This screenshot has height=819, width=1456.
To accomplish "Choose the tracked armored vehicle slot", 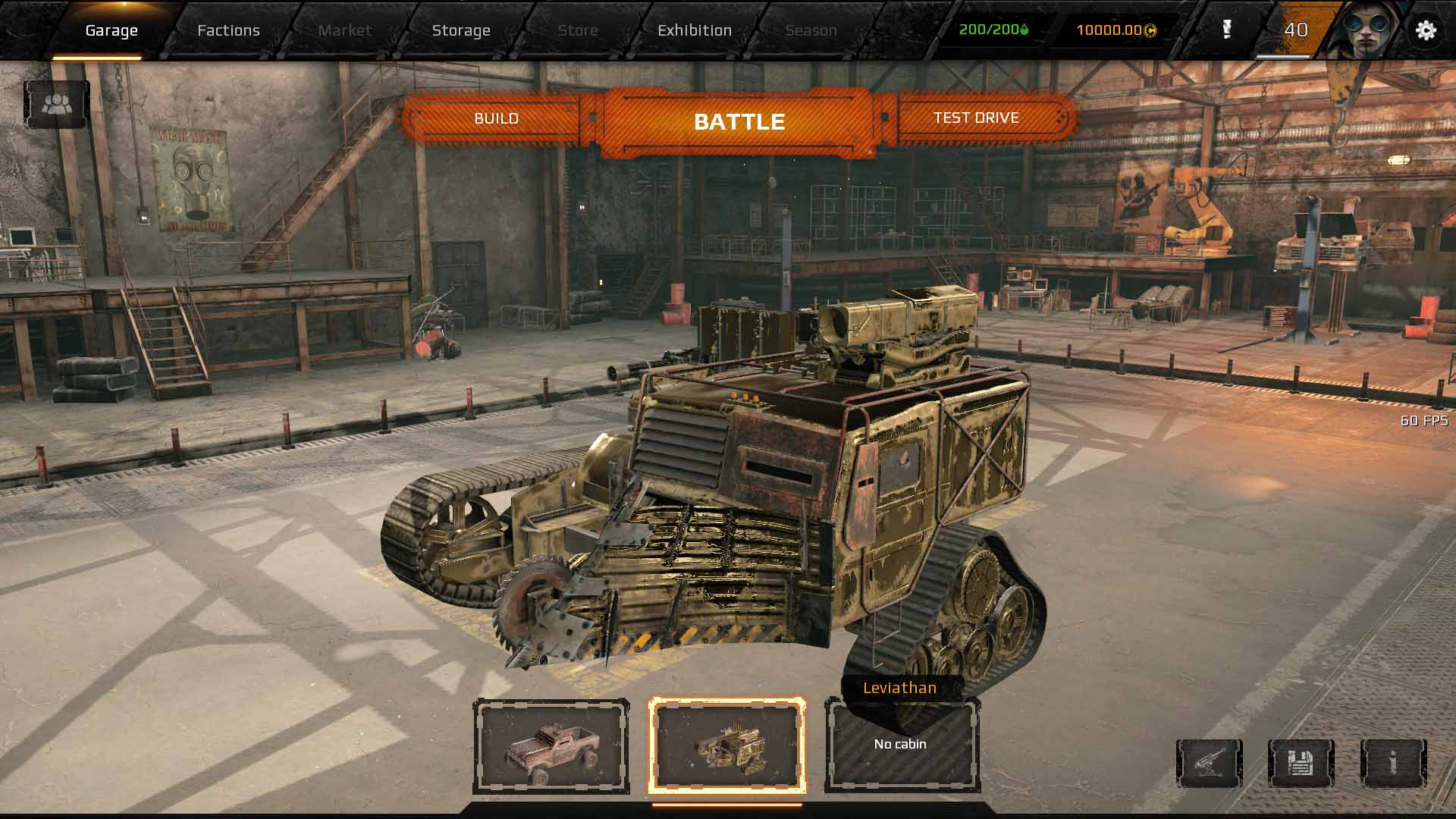I will coord(726,746).
